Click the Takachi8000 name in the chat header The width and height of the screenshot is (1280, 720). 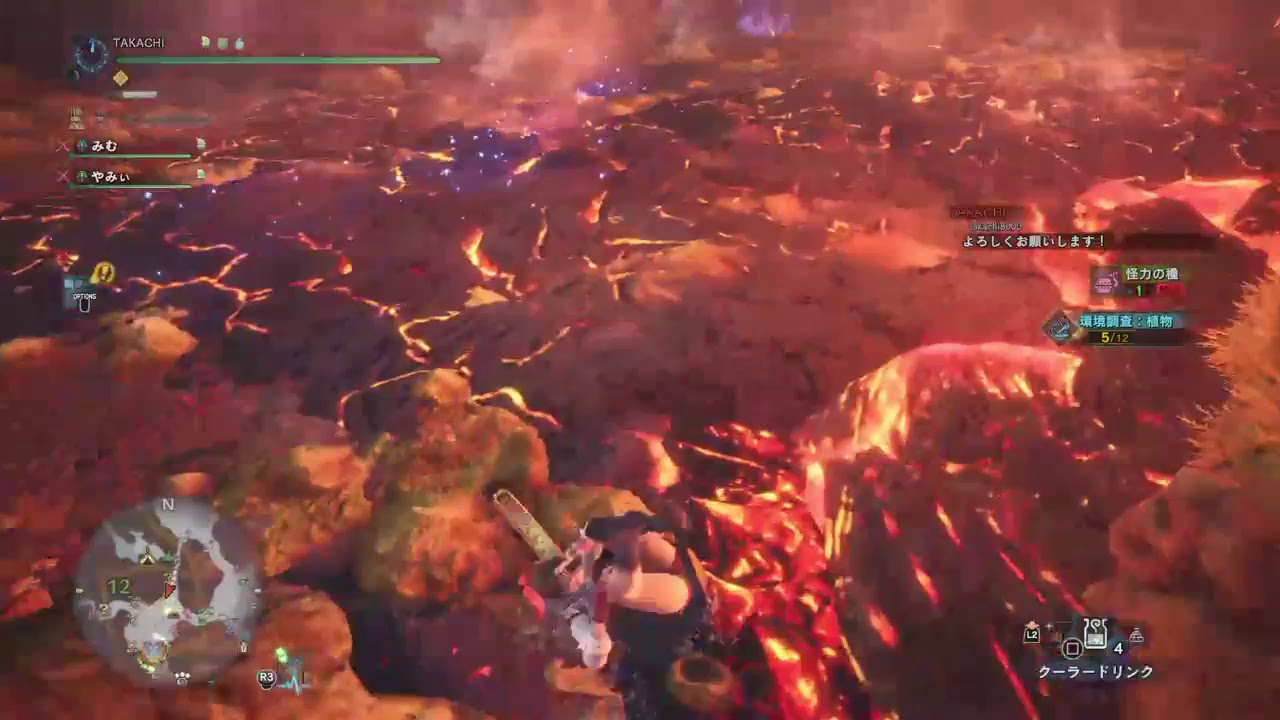pos(995,224)
